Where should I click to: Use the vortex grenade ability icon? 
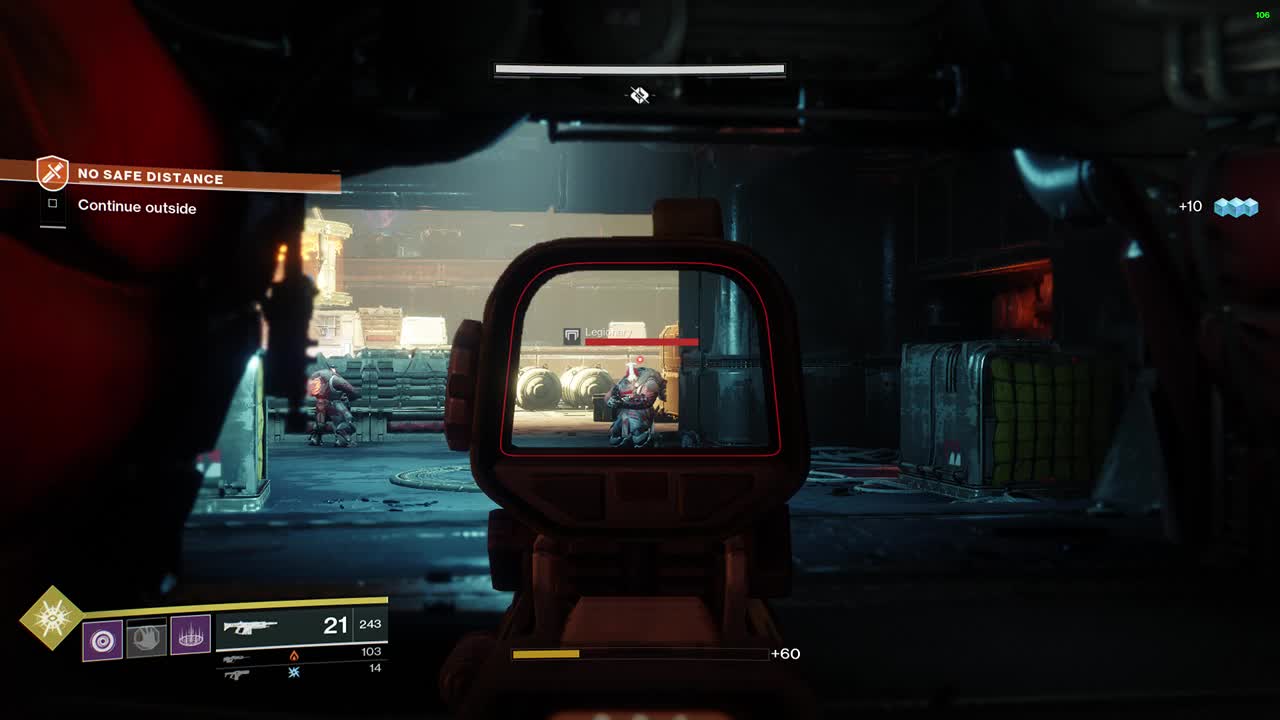pos(102,639)
